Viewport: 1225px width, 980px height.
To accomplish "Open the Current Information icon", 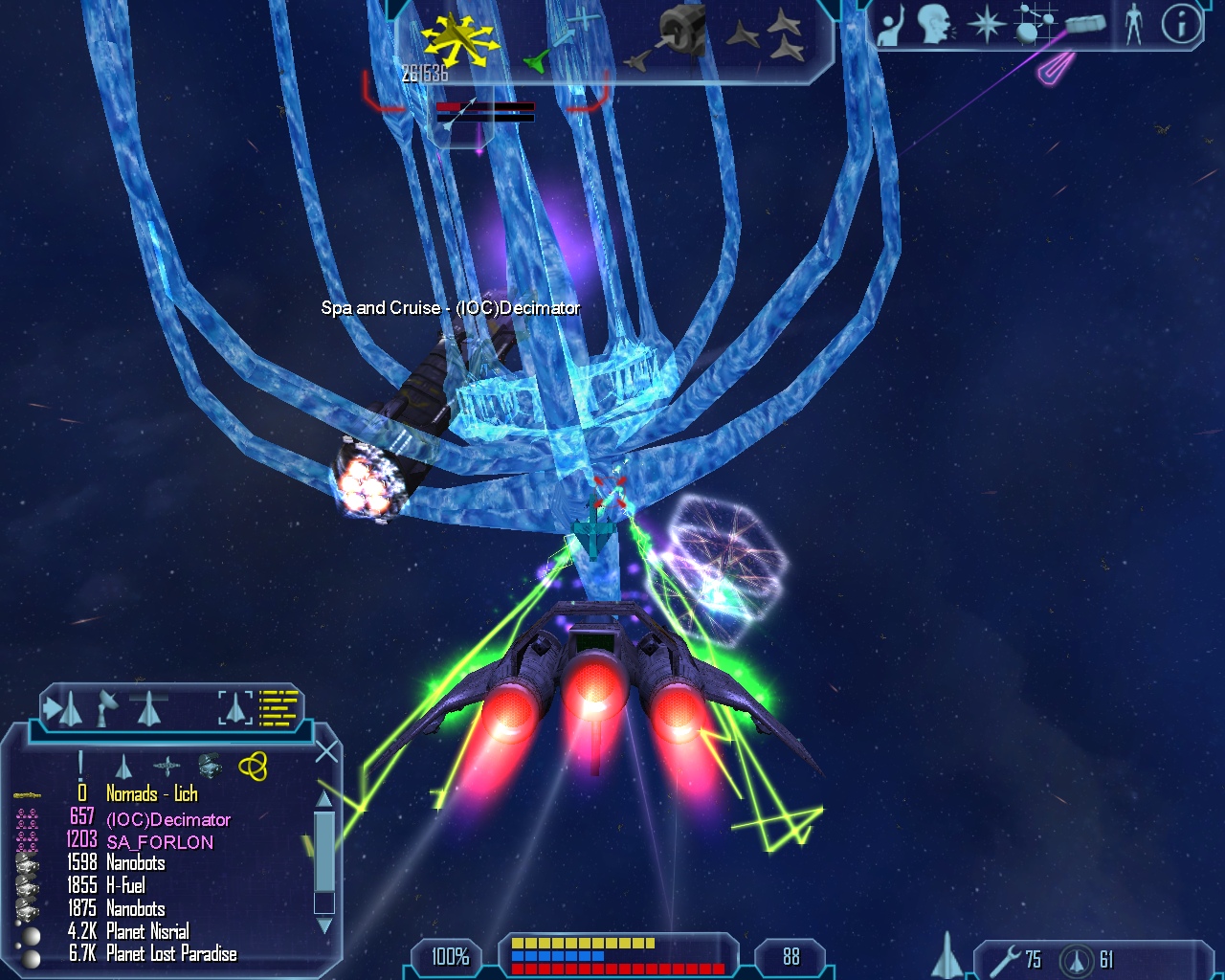I will [1181, 24].
